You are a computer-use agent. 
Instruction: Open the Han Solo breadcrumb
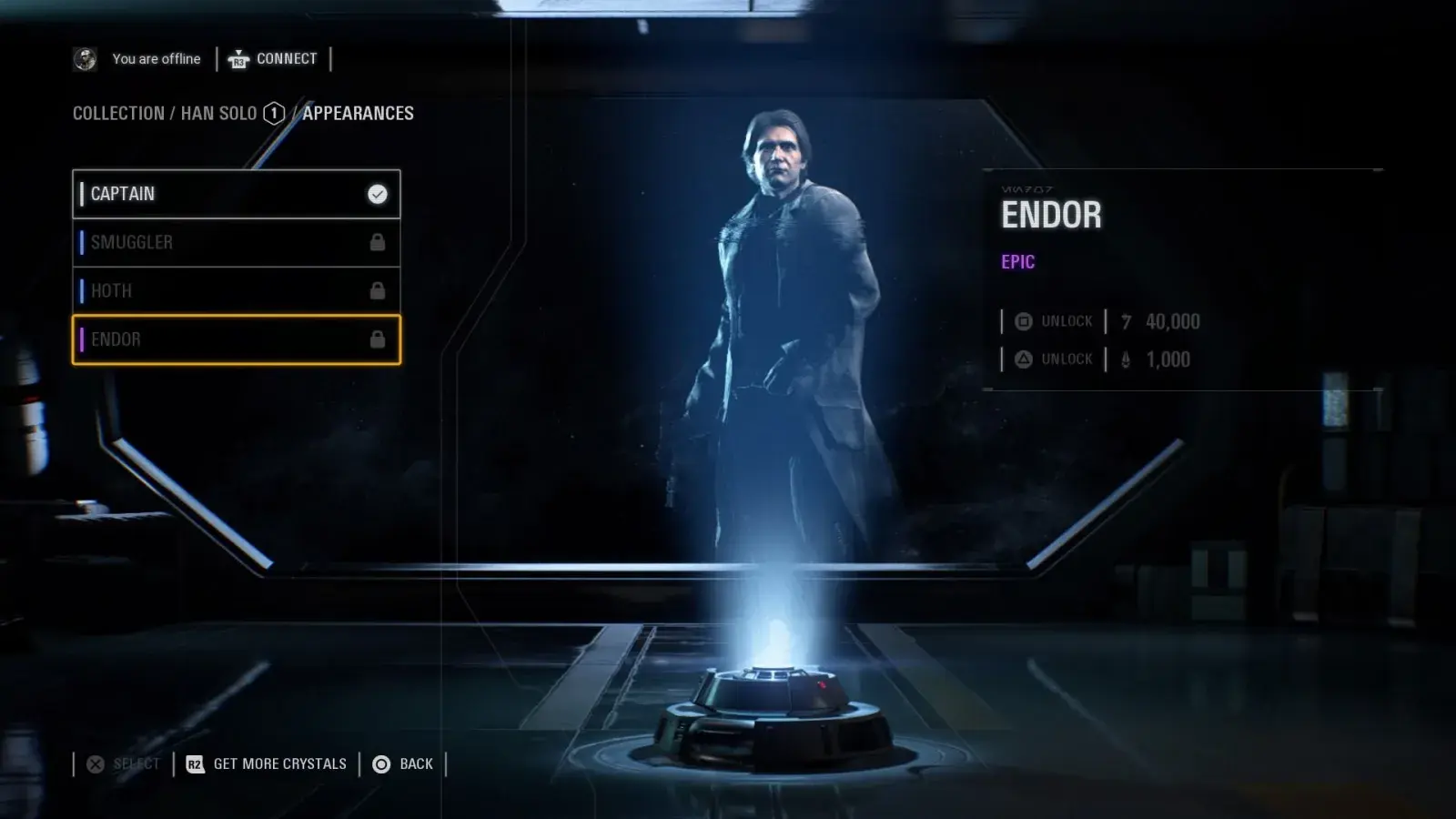point(219,114)
